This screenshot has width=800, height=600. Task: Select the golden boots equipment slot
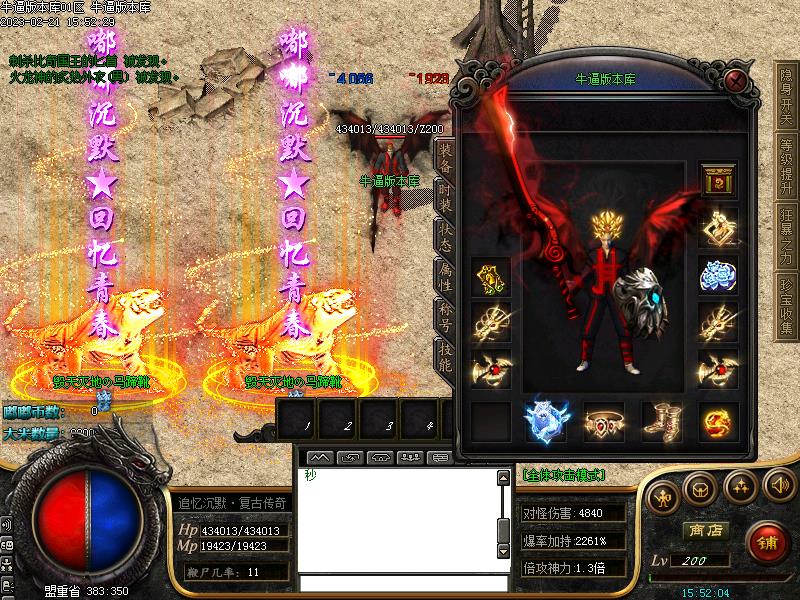tap(660, 422)
